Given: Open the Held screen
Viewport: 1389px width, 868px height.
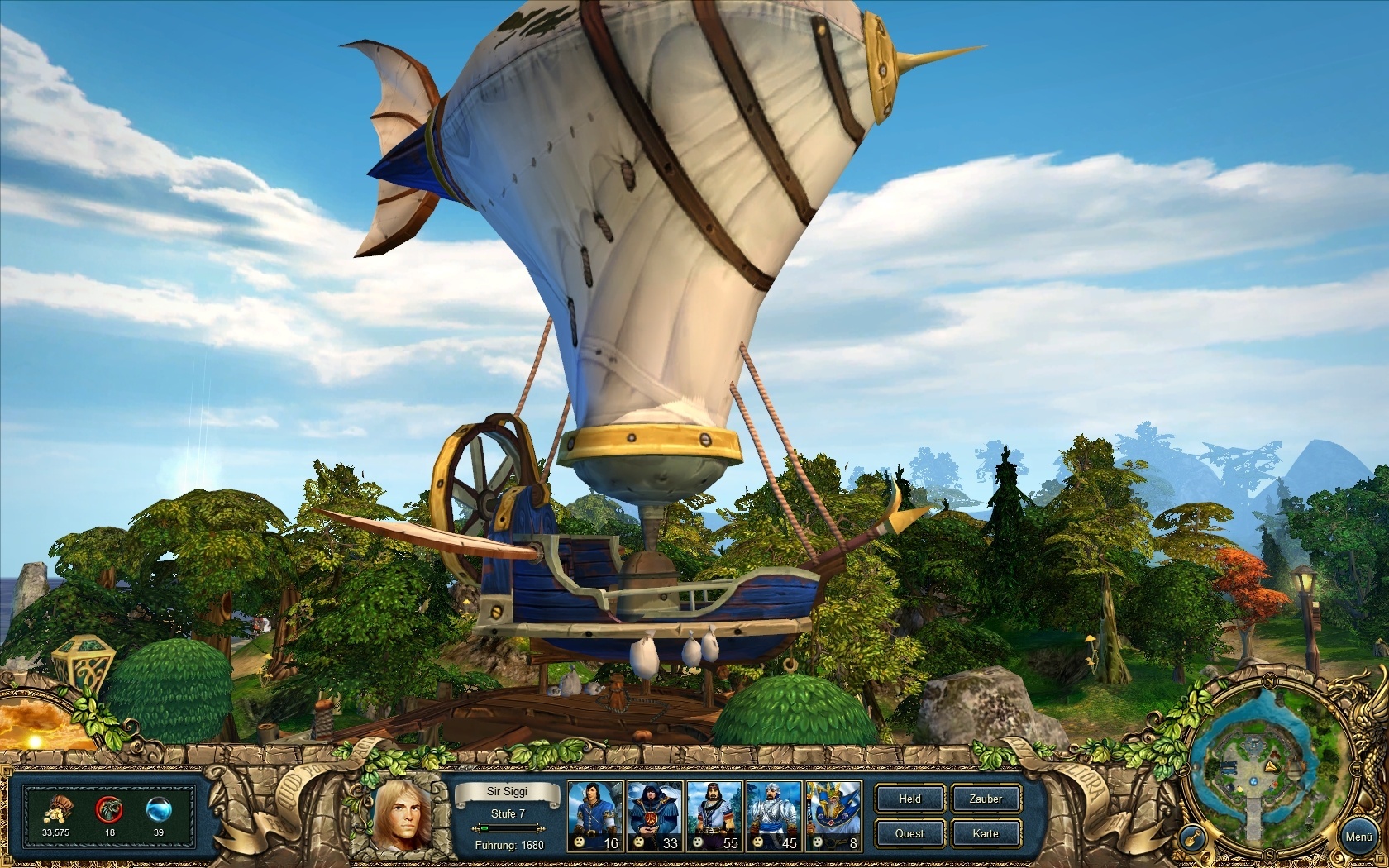Looking at the screenshot, I should (909, 799).
